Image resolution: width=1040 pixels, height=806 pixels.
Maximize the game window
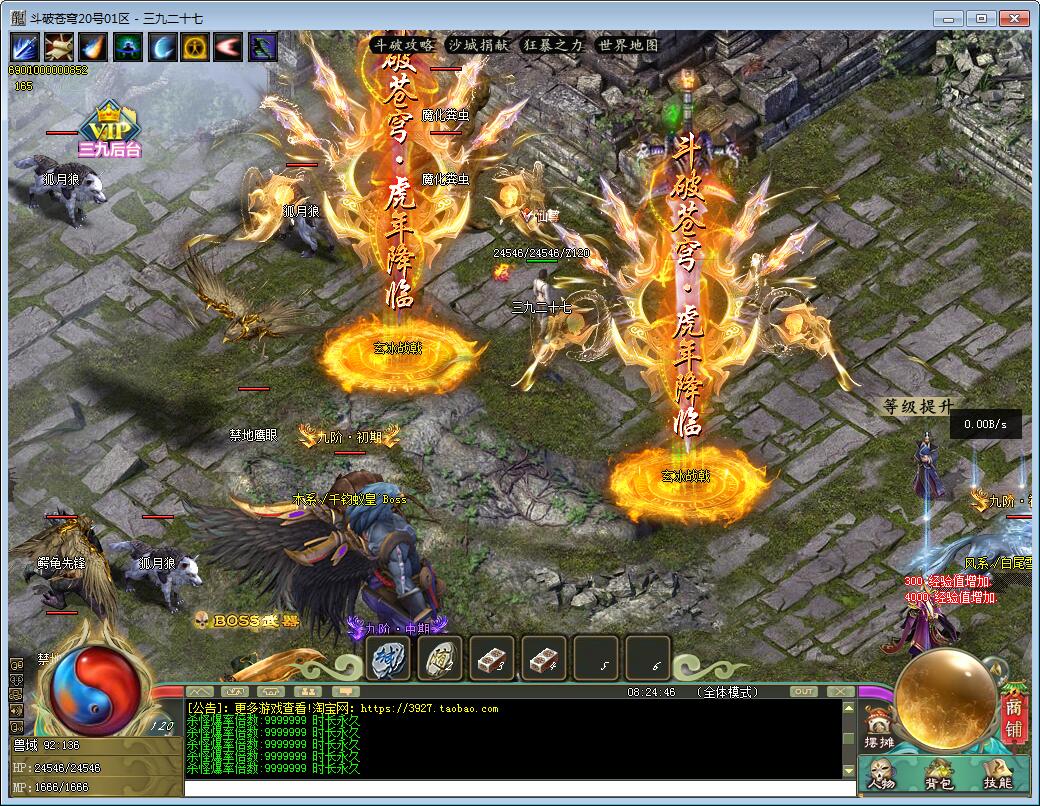[x=982, y=18]
